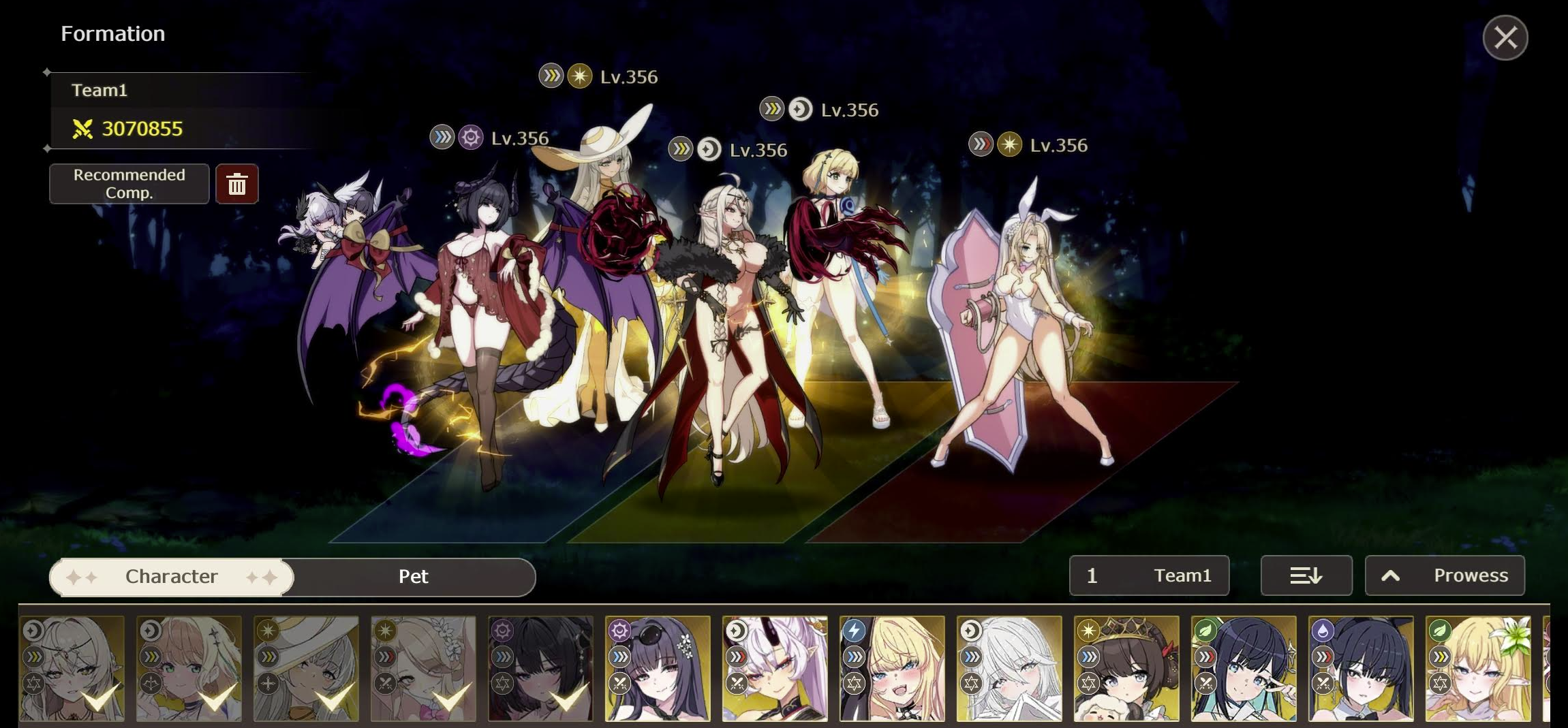Open the Team1 selector dropdown
1568x728 pixels.
click(1149, 576)
